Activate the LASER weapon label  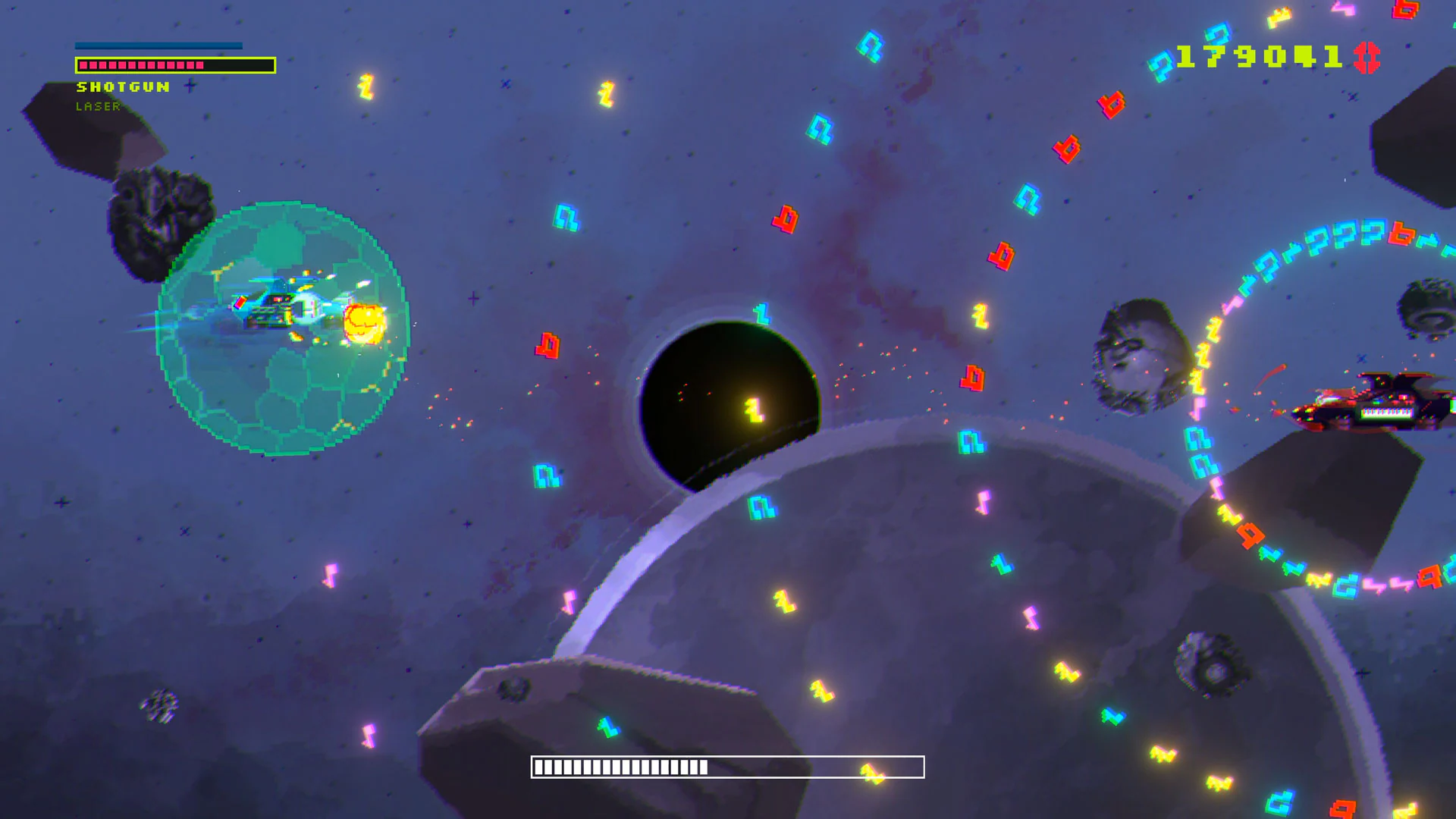click(x=97, y=108)
